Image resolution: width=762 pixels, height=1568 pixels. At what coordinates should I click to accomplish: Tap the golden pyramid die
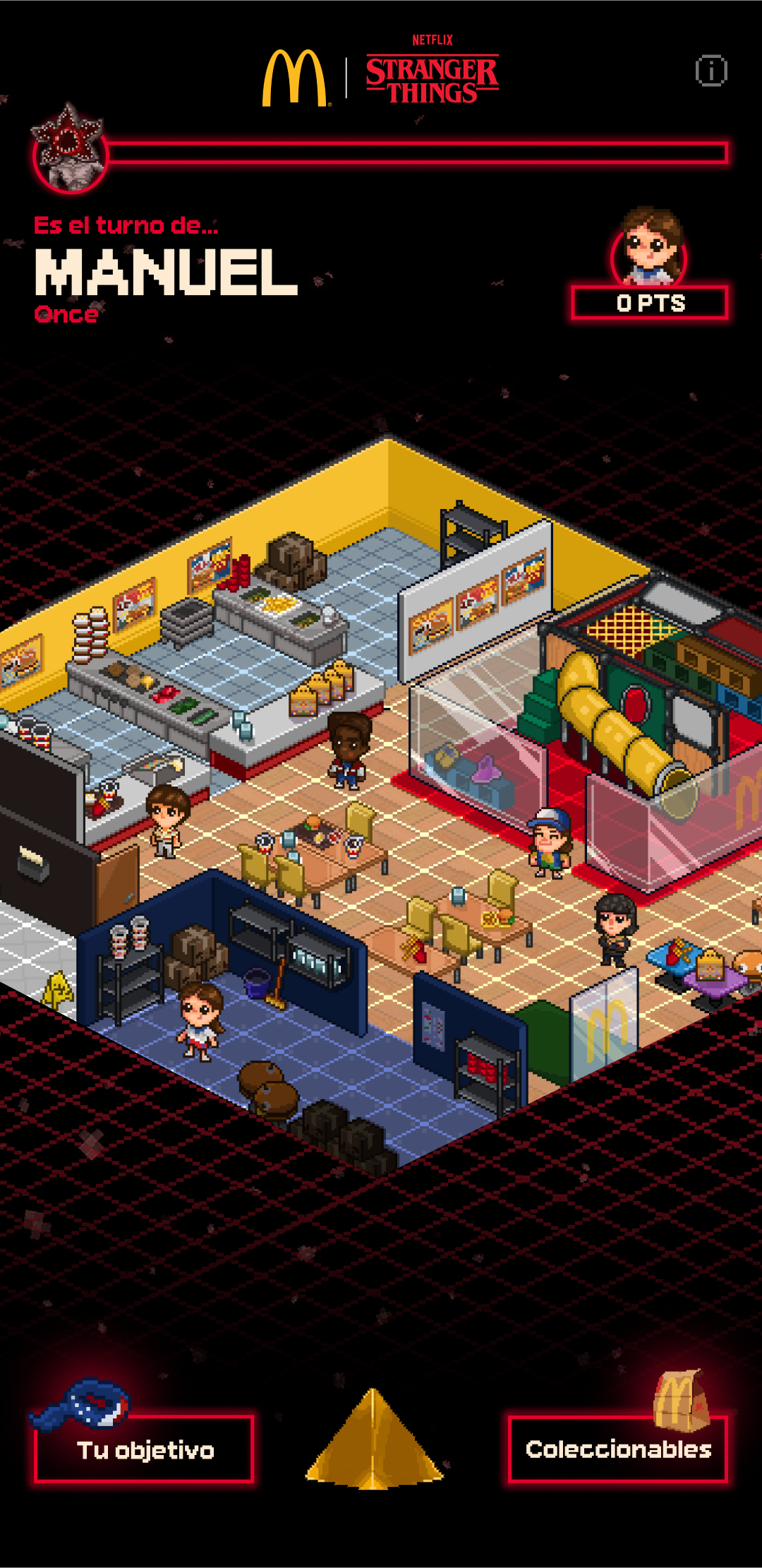coord(374,1440)
